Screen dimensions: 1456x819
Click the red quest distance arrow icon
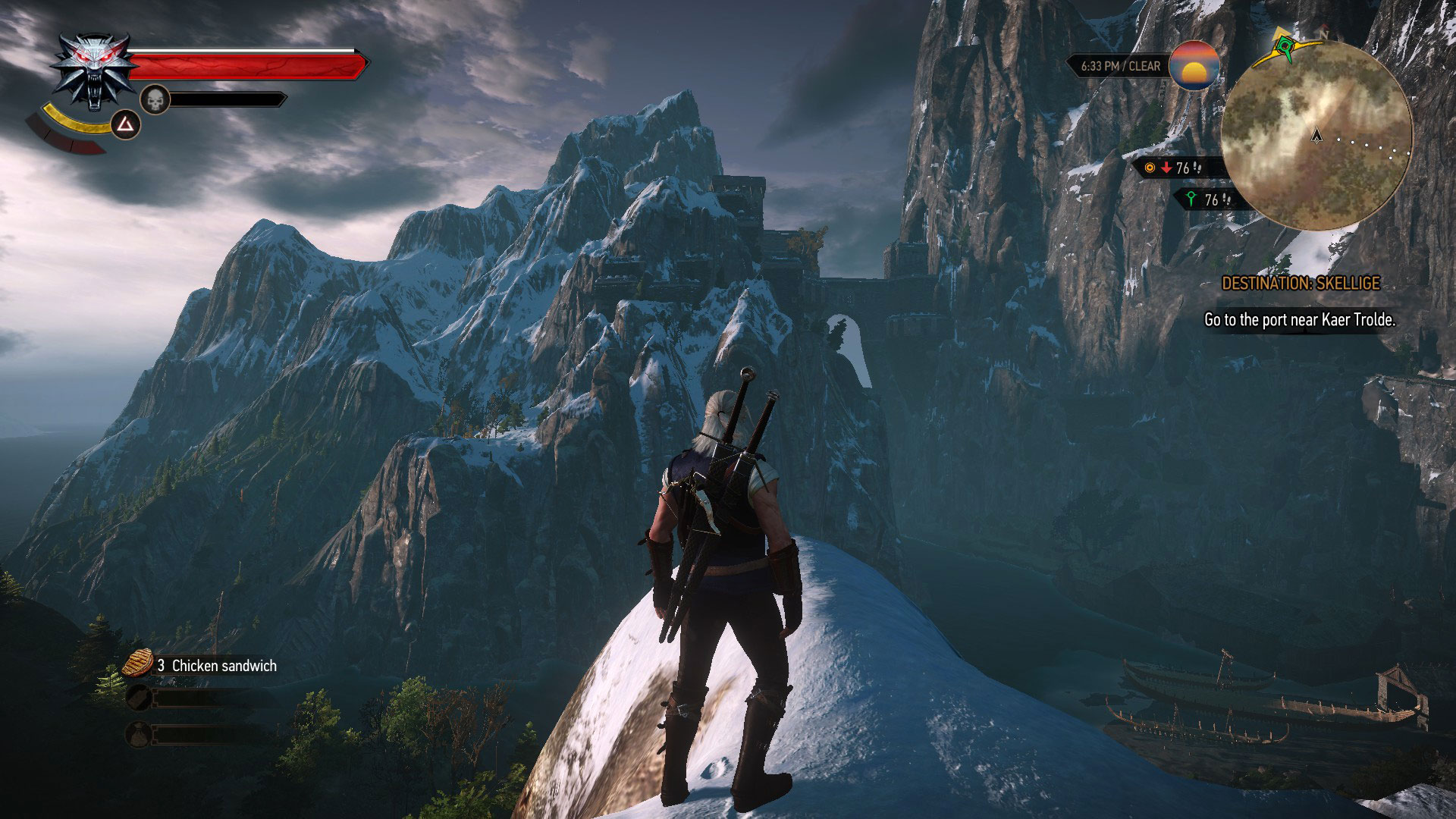[x=1167, y=168]
